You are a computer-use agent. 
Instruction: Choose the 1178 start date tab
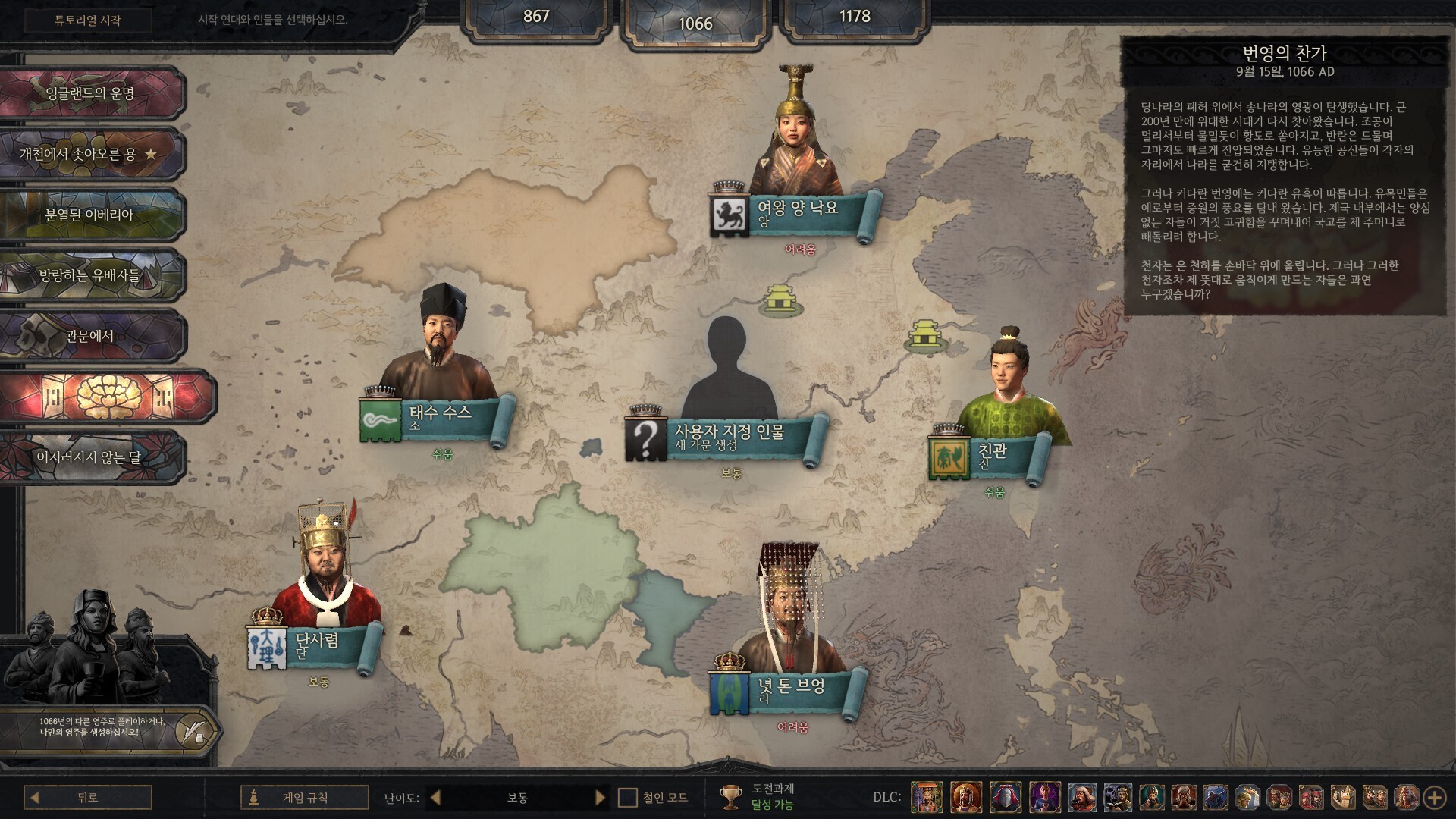coord(854,17)
